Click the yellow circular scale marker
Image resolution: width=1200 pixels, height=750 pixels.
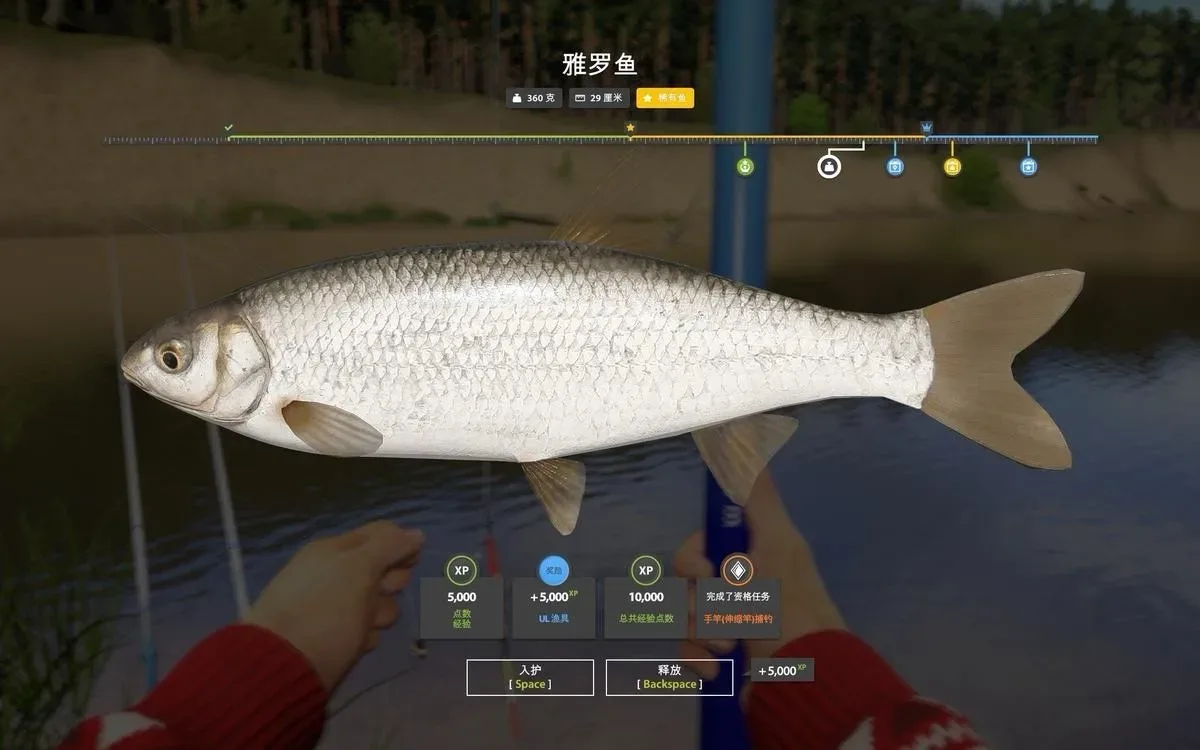[x=952, y=166]
